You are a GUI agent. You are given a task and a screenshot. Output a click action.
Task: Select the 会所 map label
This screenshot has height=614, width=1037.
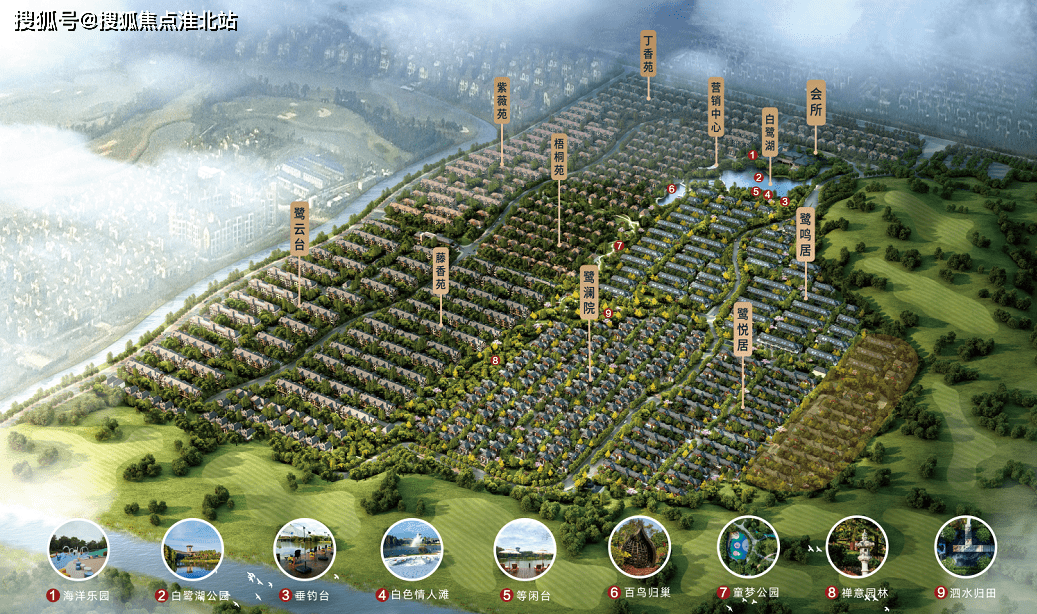click(x=816, y=103)
